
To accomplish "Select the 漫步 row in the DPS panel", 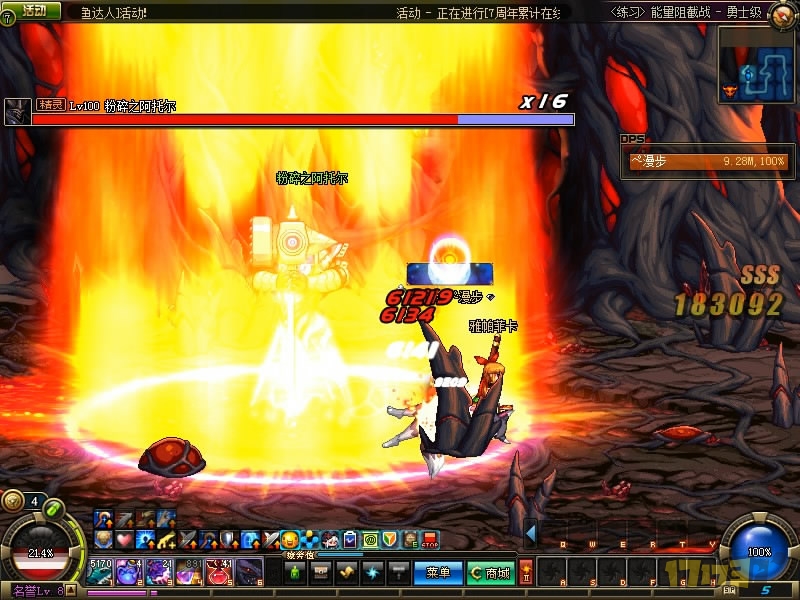I will coord(707,161).
